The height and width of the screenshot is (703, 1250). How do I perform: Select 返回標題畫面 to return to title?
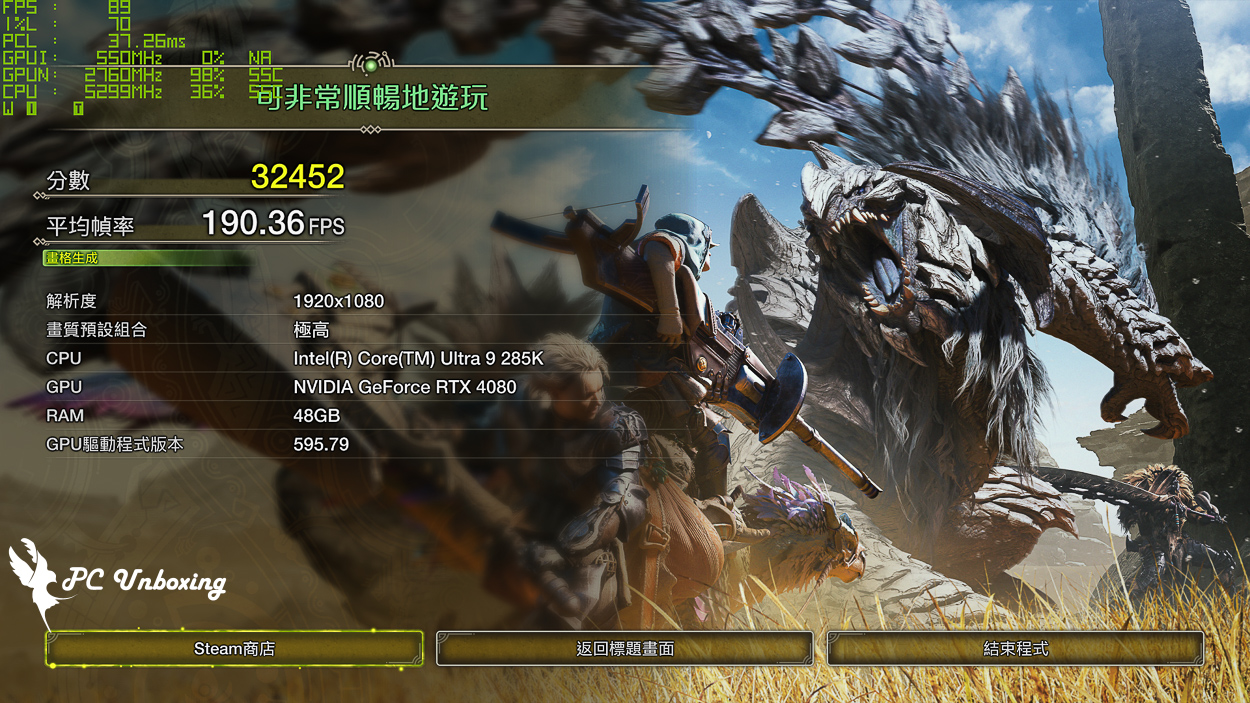(x=625, y=649)
